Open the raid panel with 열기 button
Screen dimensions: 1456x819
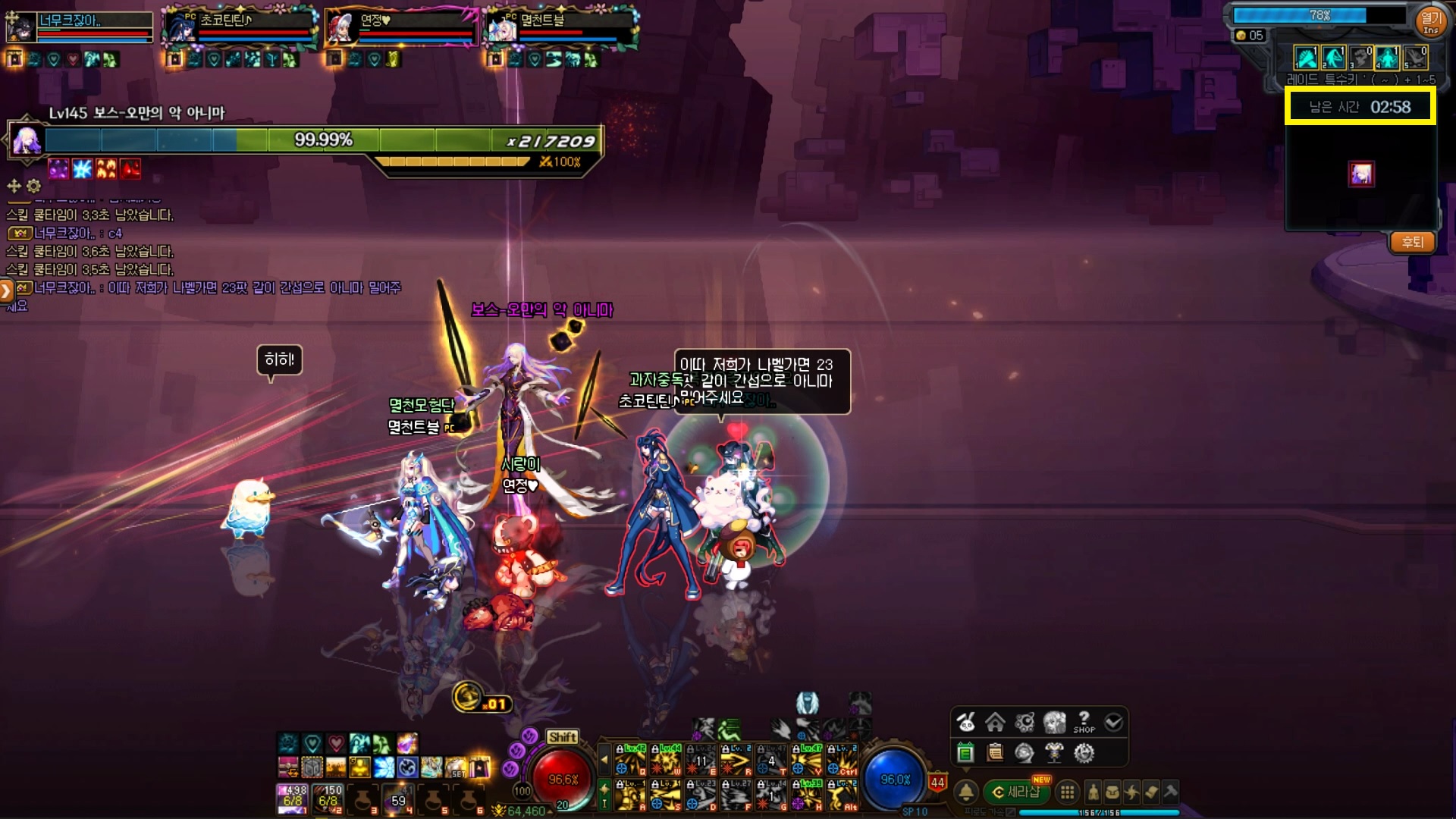click(x=1430, y=20)
